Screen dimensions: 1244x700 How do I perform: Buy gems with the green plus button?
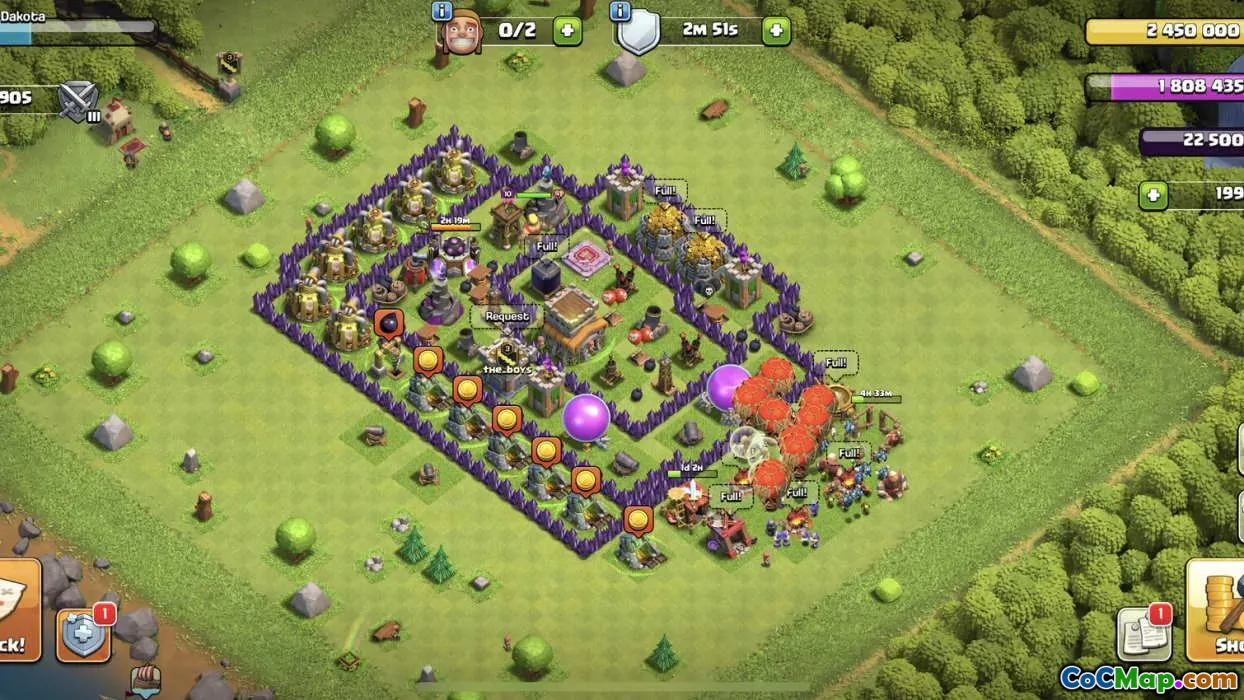point(1153,195)
